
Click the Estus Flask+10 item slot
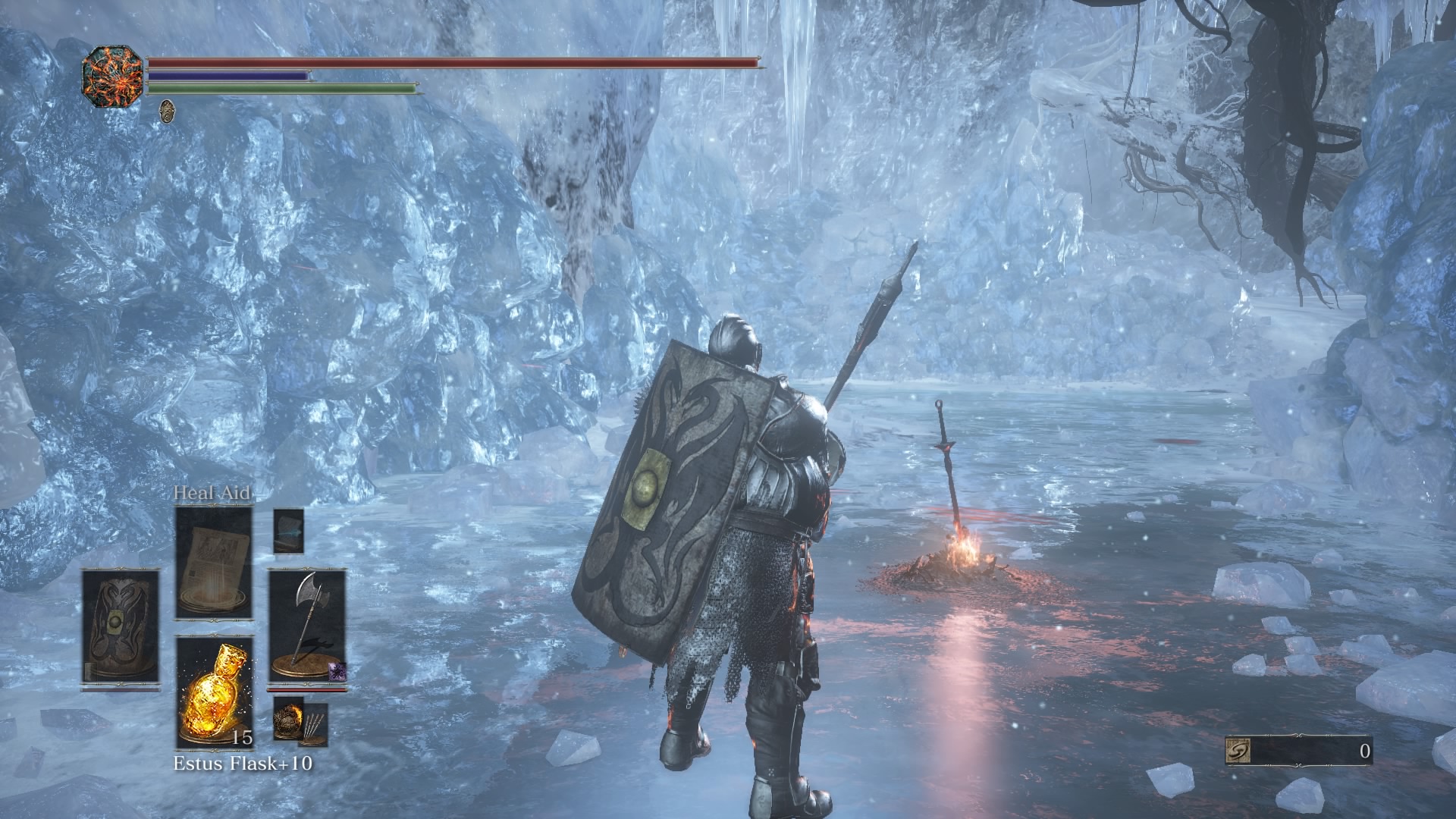(x=214, y=692)
